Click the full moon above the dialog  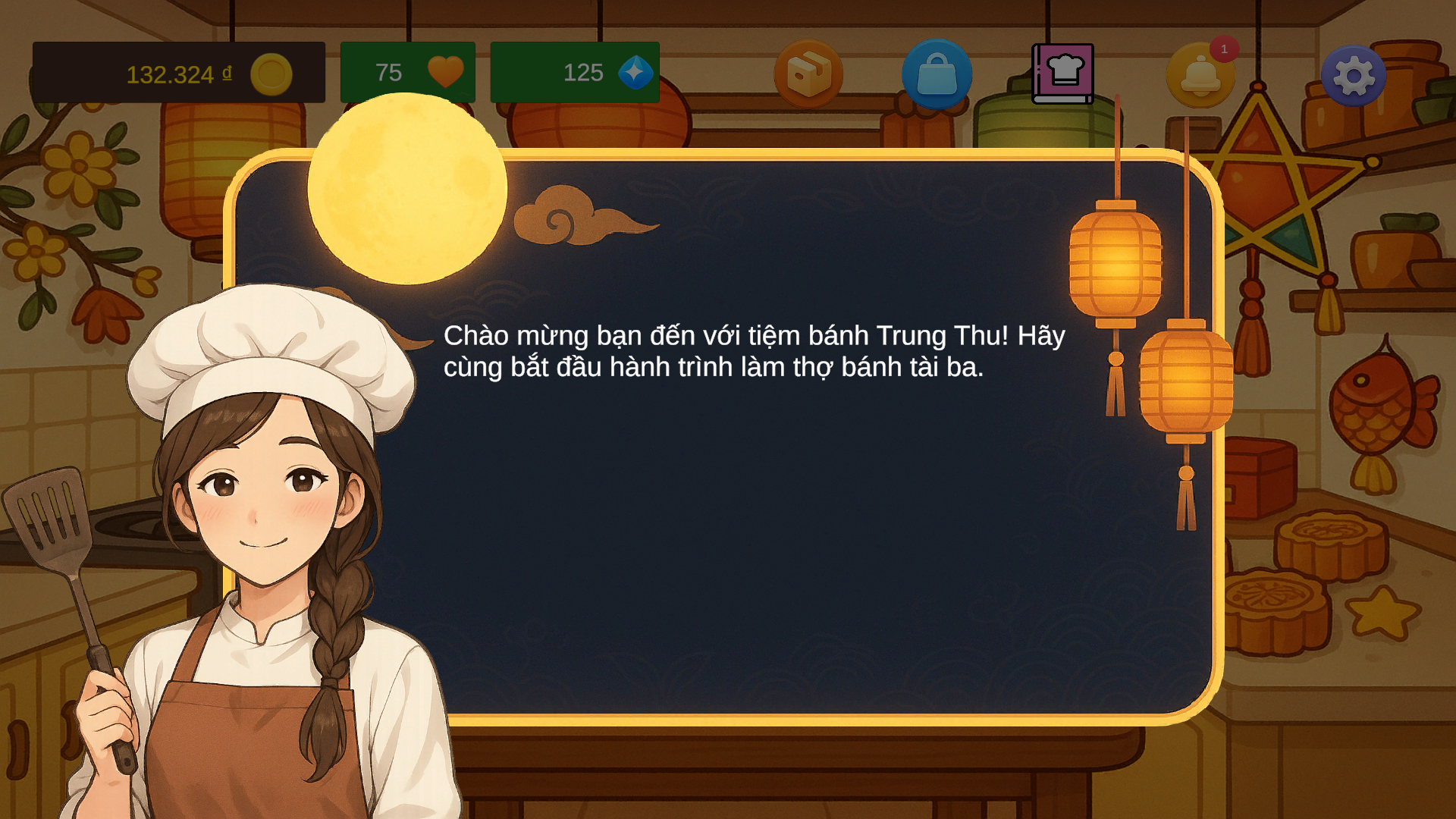tap(406, 188)
